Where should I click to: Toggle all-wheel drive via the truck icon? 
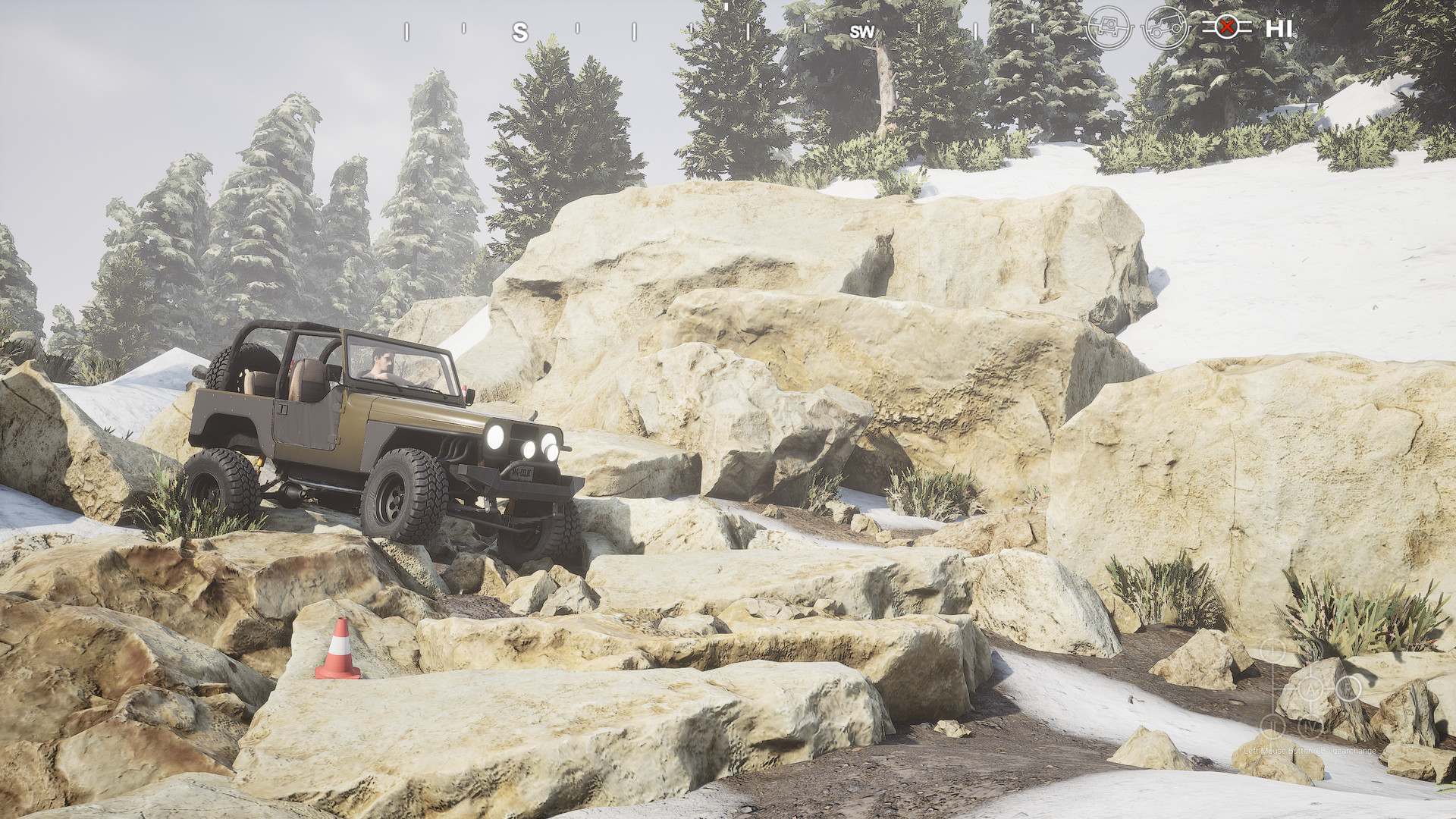pos(1166,27)
